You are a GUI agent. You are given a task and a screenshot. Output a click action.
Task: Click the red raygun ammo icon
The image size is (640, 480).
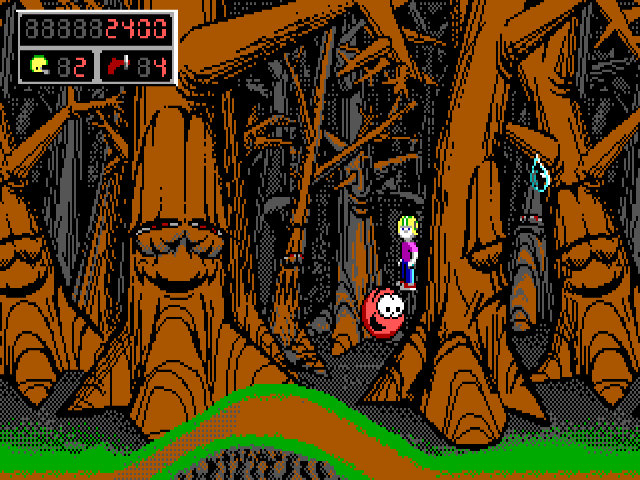pos(119,66)
